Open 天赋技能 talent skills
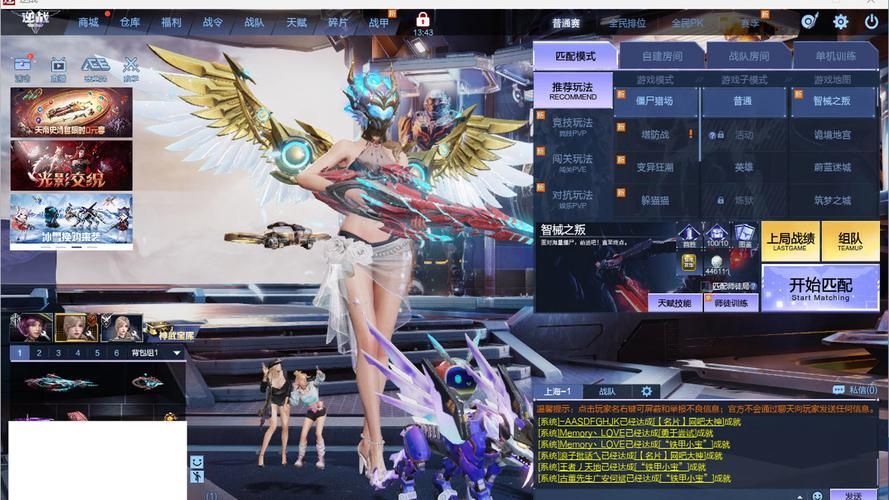Image resolution: width=889 pixels, height=500 pixels. click(x=674, y=303)
